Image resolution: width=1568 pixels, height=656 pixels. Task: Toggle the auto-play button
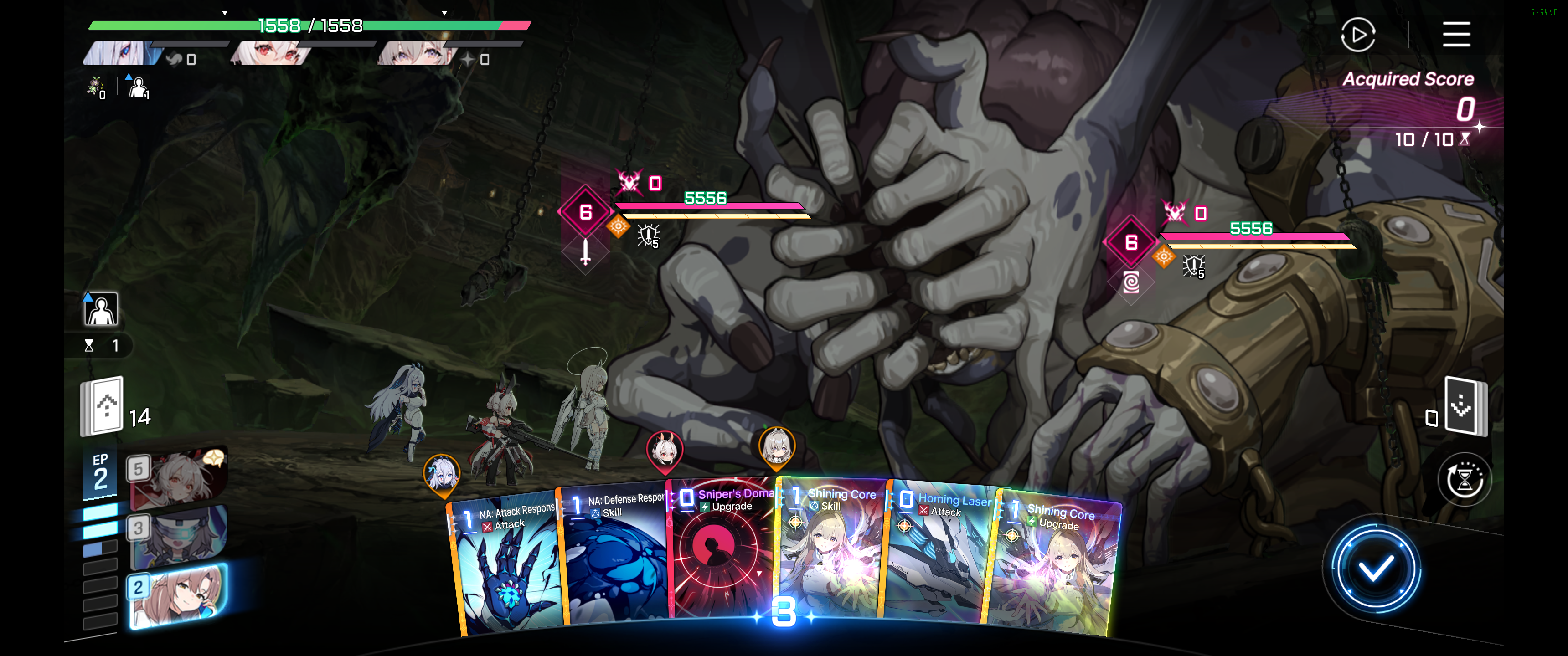[1357, 35]
